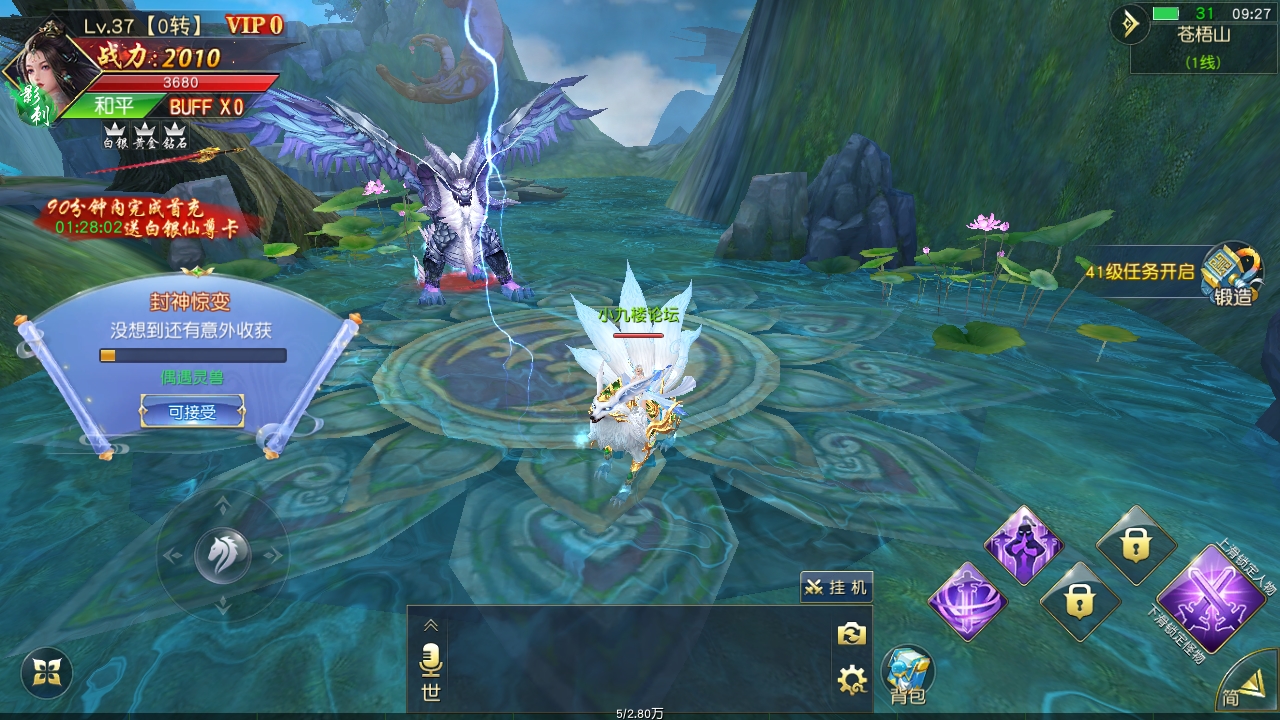Open the 锻造 forging menu

click(x=1232, y=273)
